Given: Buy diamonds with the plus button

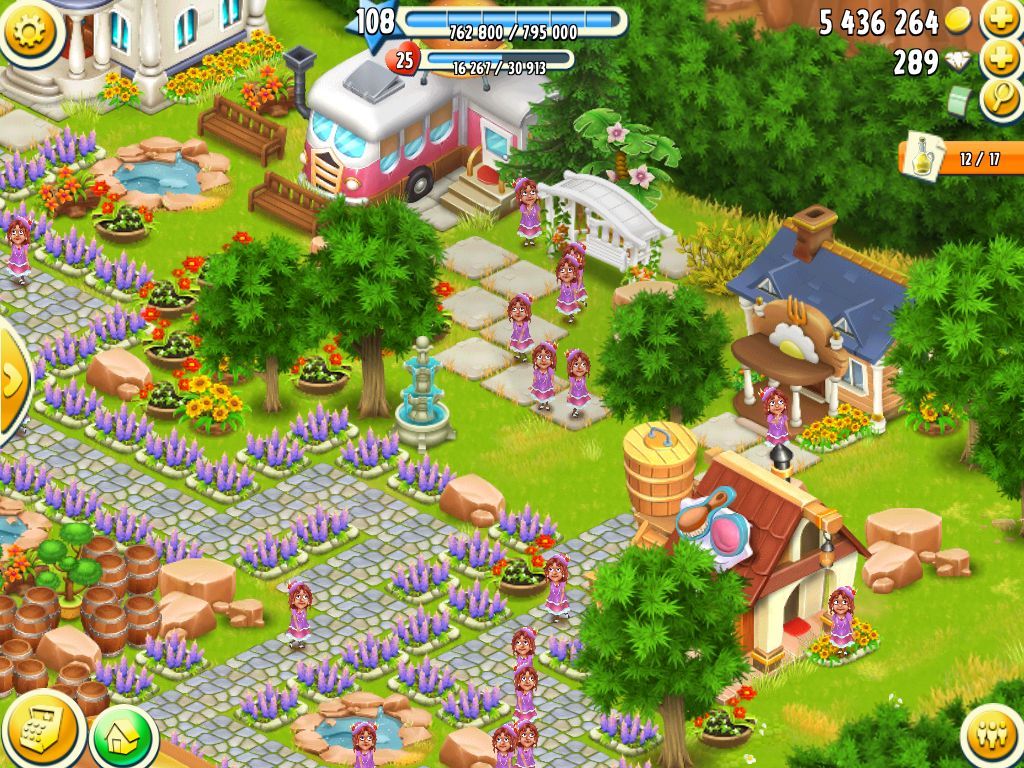Looking at the screenshot, I should [1000, 59].
